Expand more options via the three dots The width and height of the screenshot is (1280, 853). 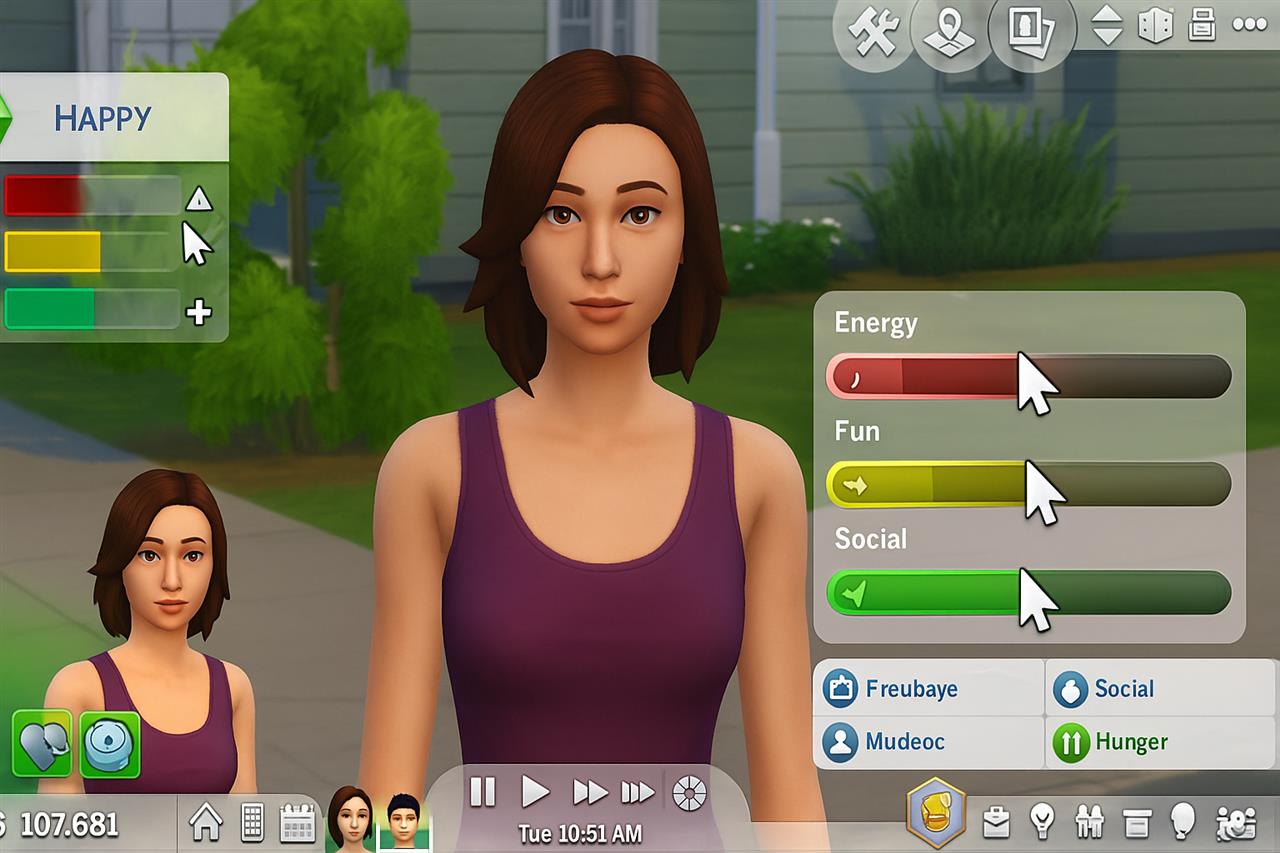[1249, 26]
